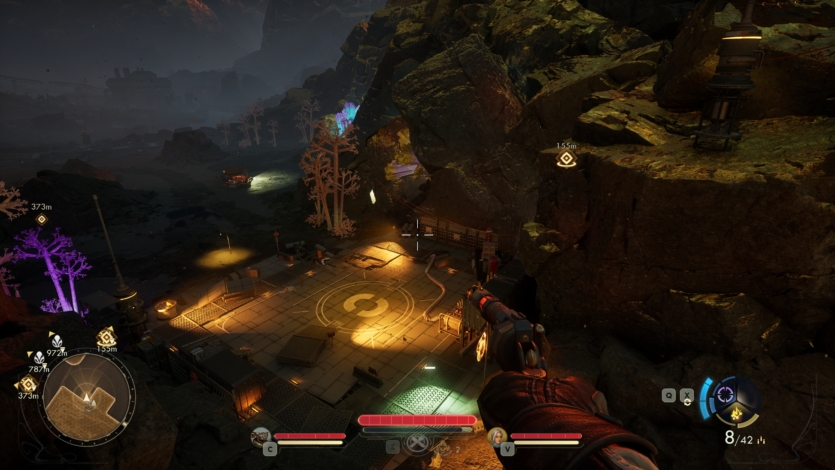Select the 155m diamond marker above the minimap
The width and height of the screenshot is (835, 470).
click(x=106, y=337)
